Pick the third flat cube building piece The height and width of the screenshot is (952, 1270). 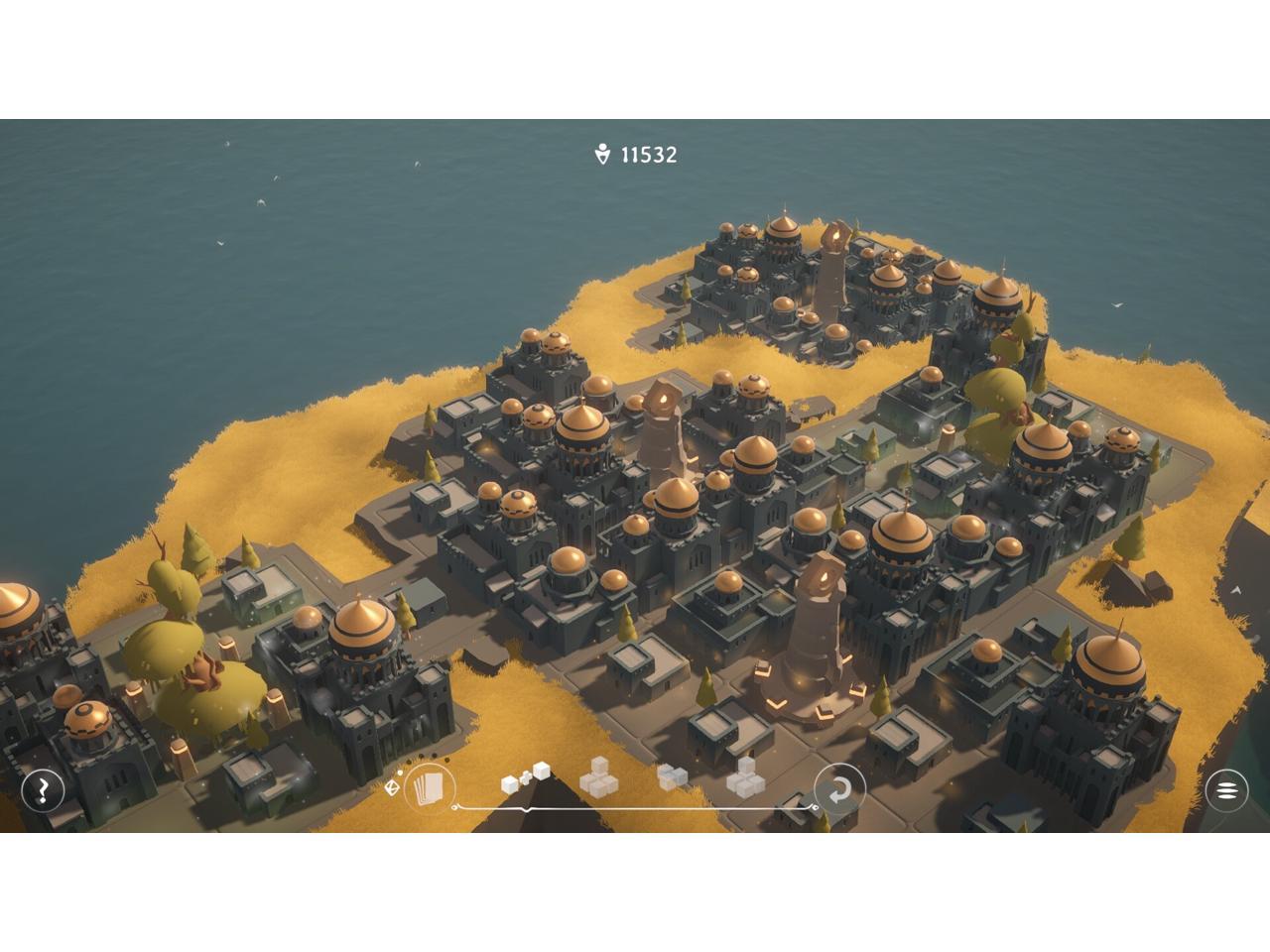(x=672, y=777)
